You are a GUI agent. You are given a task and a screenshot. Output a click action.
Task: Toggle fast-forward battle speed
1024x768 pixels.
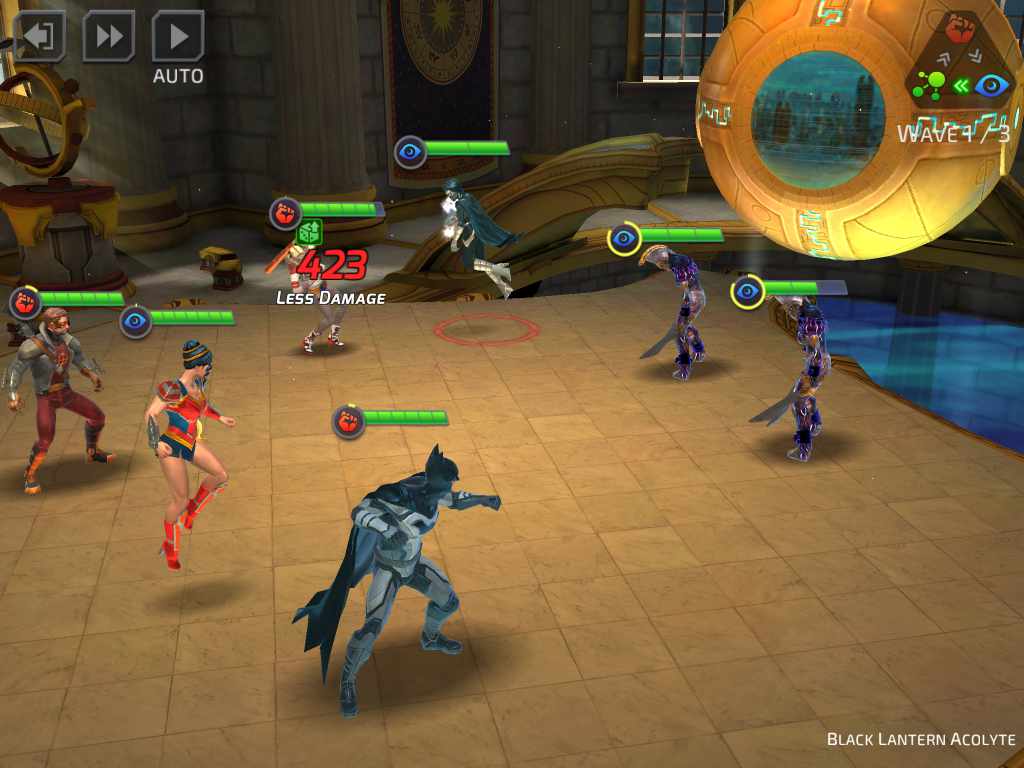(108, 37)
